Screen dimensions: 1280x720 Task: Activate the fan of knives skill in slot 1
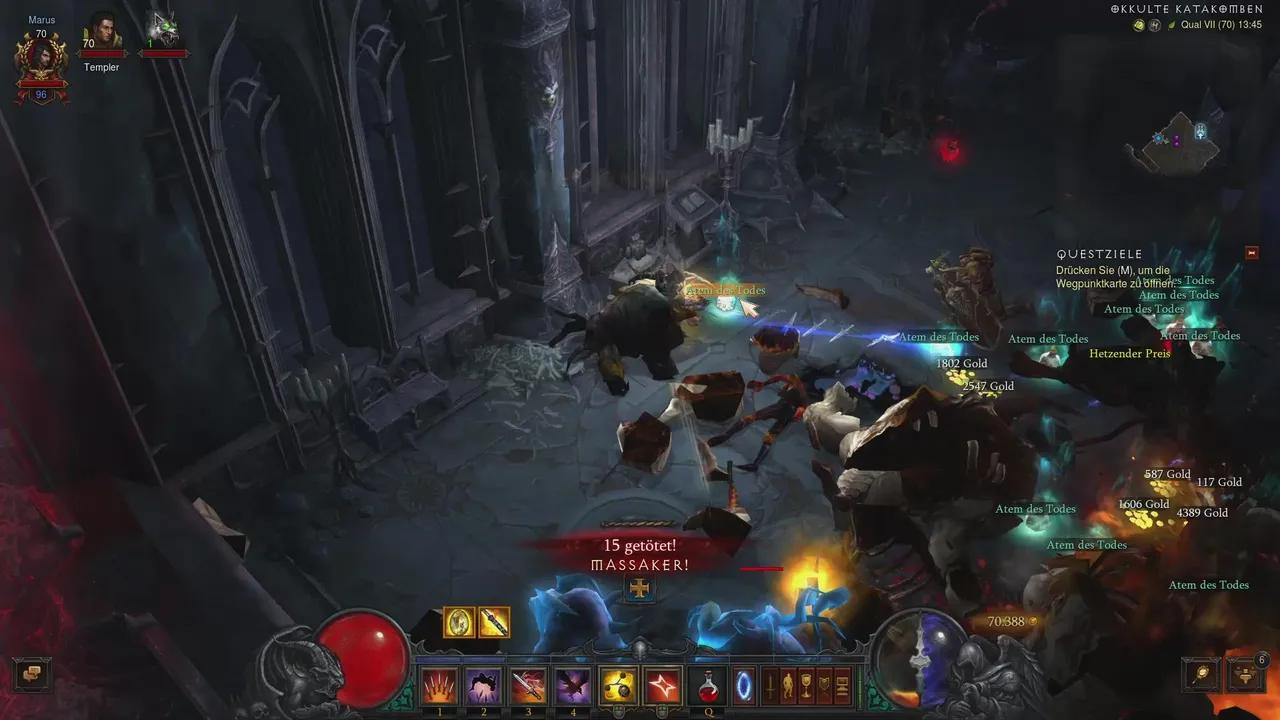pyautogui.click(x=439, y=685)
